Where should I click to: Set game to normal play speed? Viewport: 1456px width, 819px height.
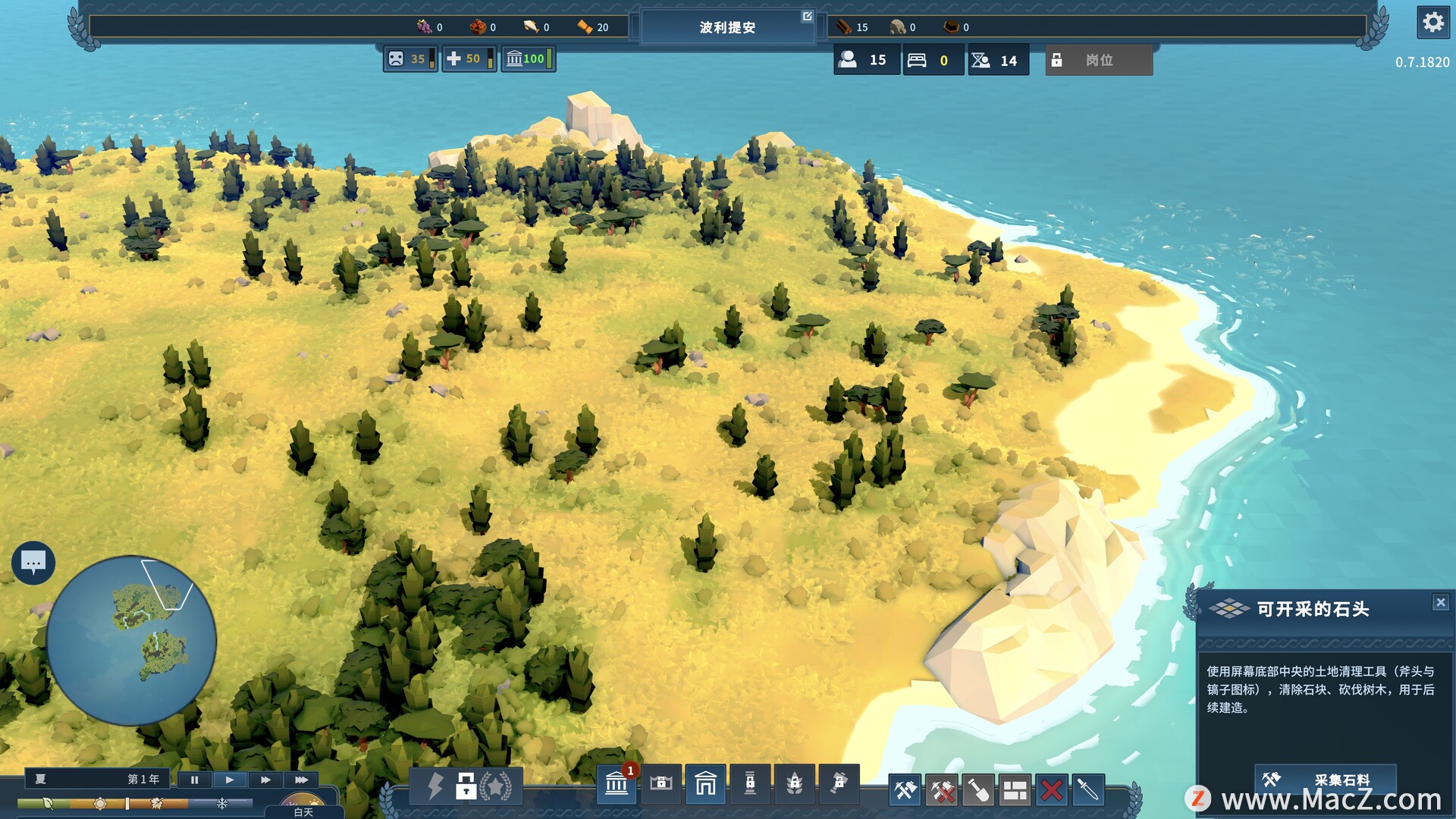[230, 780]
